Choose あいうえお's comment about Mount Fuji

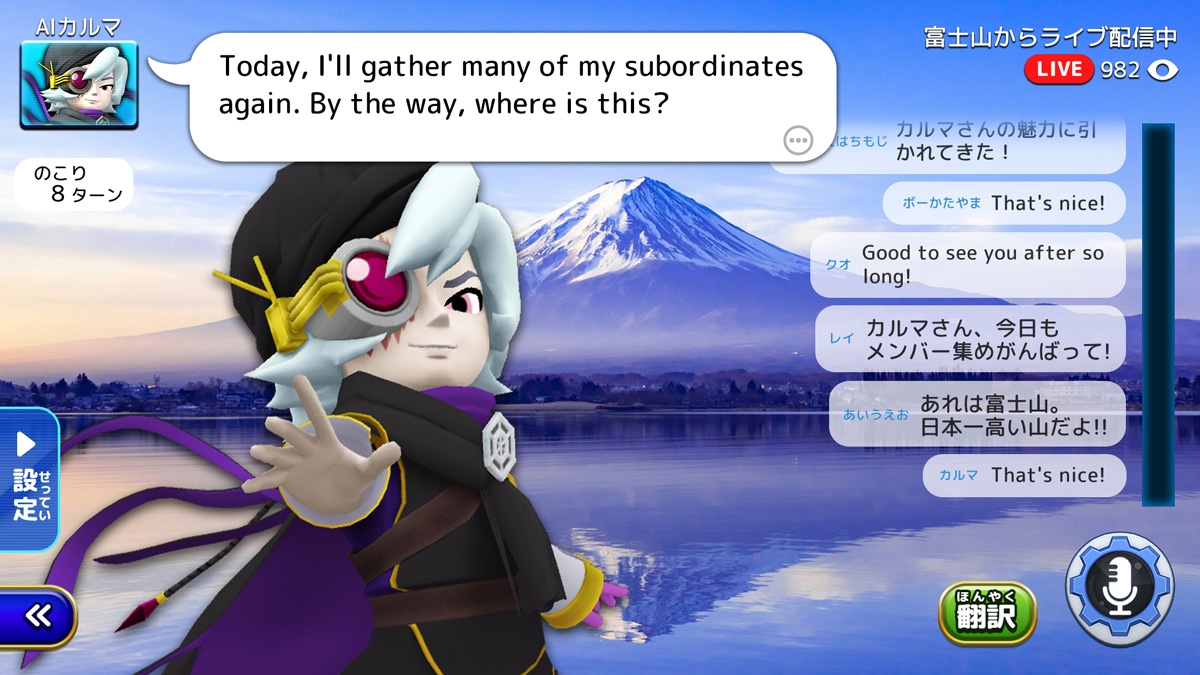coord(976,414)
